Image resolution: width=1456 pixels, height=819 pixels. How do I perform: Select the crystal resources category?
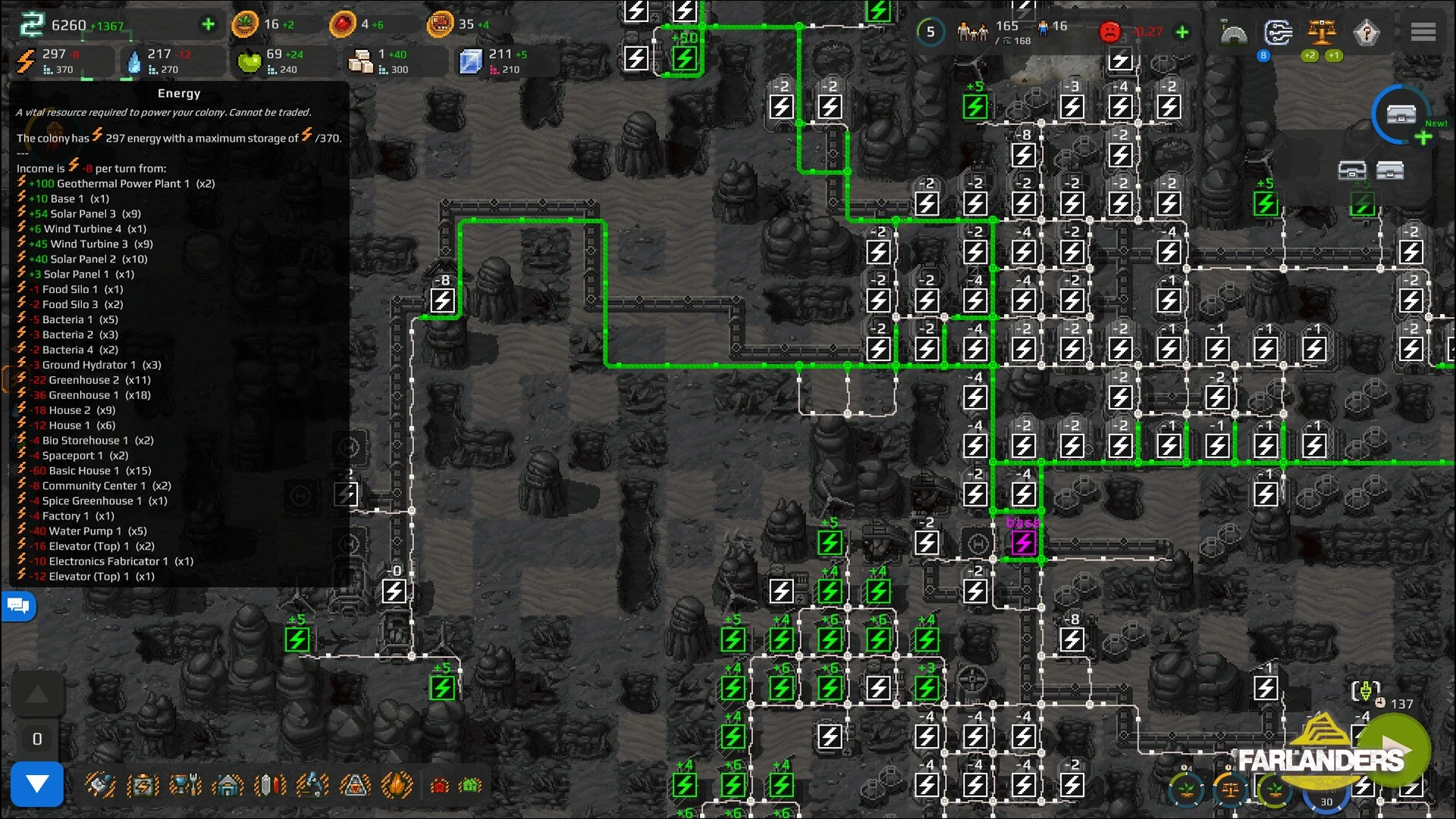tap(270, 785)
